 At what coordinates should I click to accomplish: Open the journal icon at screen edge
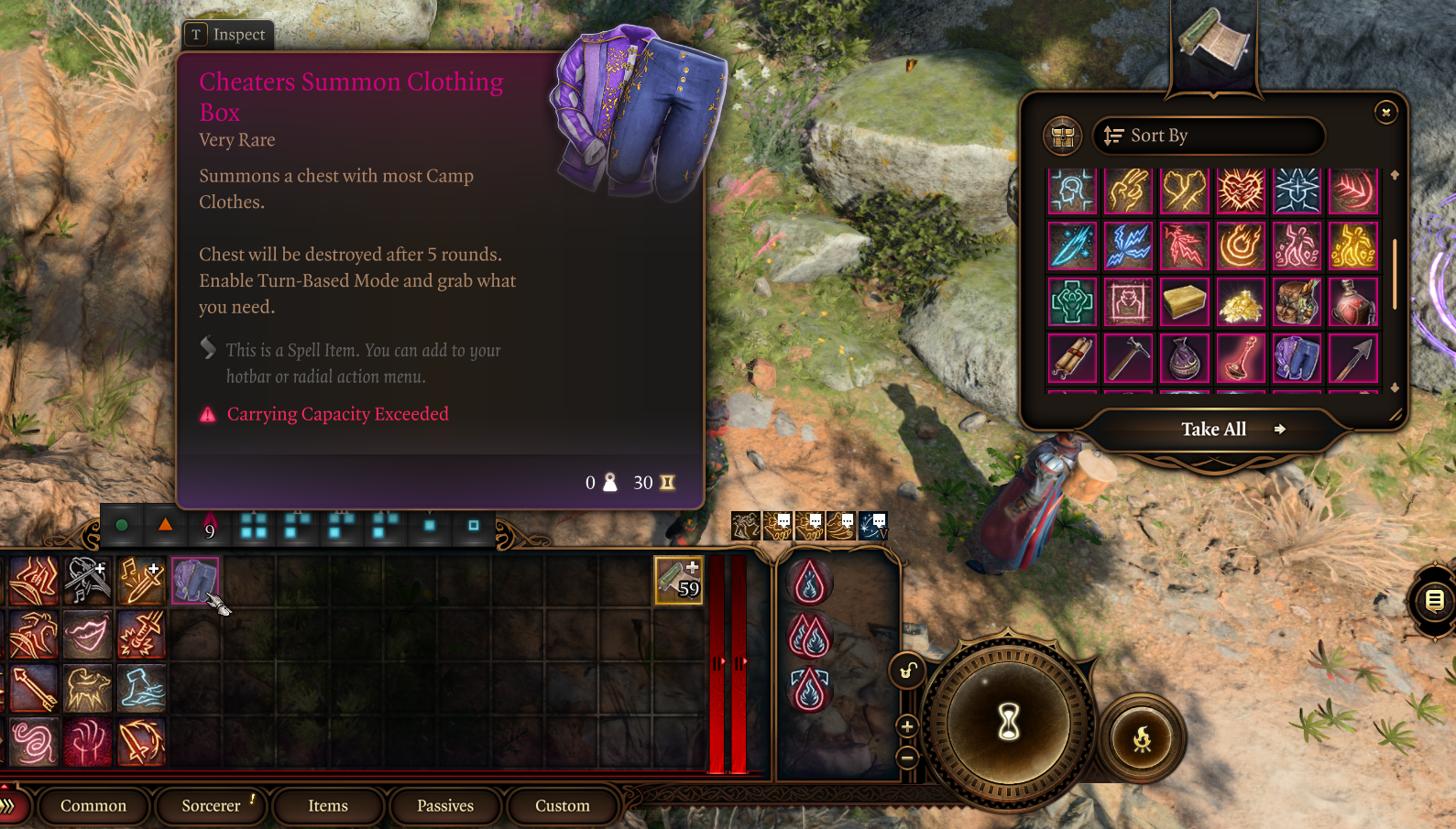pyautogui.click(x=1434, y=601)
